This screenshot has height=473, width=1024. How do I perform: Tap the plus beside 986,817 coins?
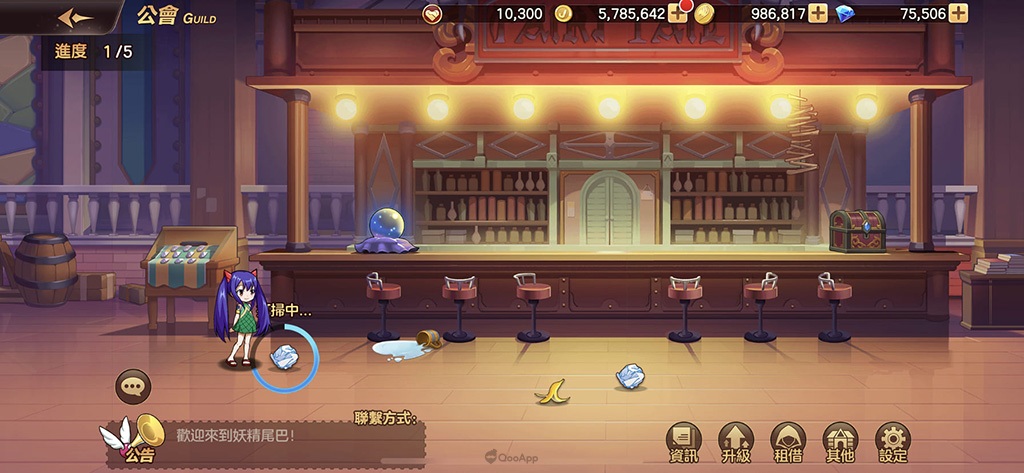pyautogui.click(x=818, y=13)
